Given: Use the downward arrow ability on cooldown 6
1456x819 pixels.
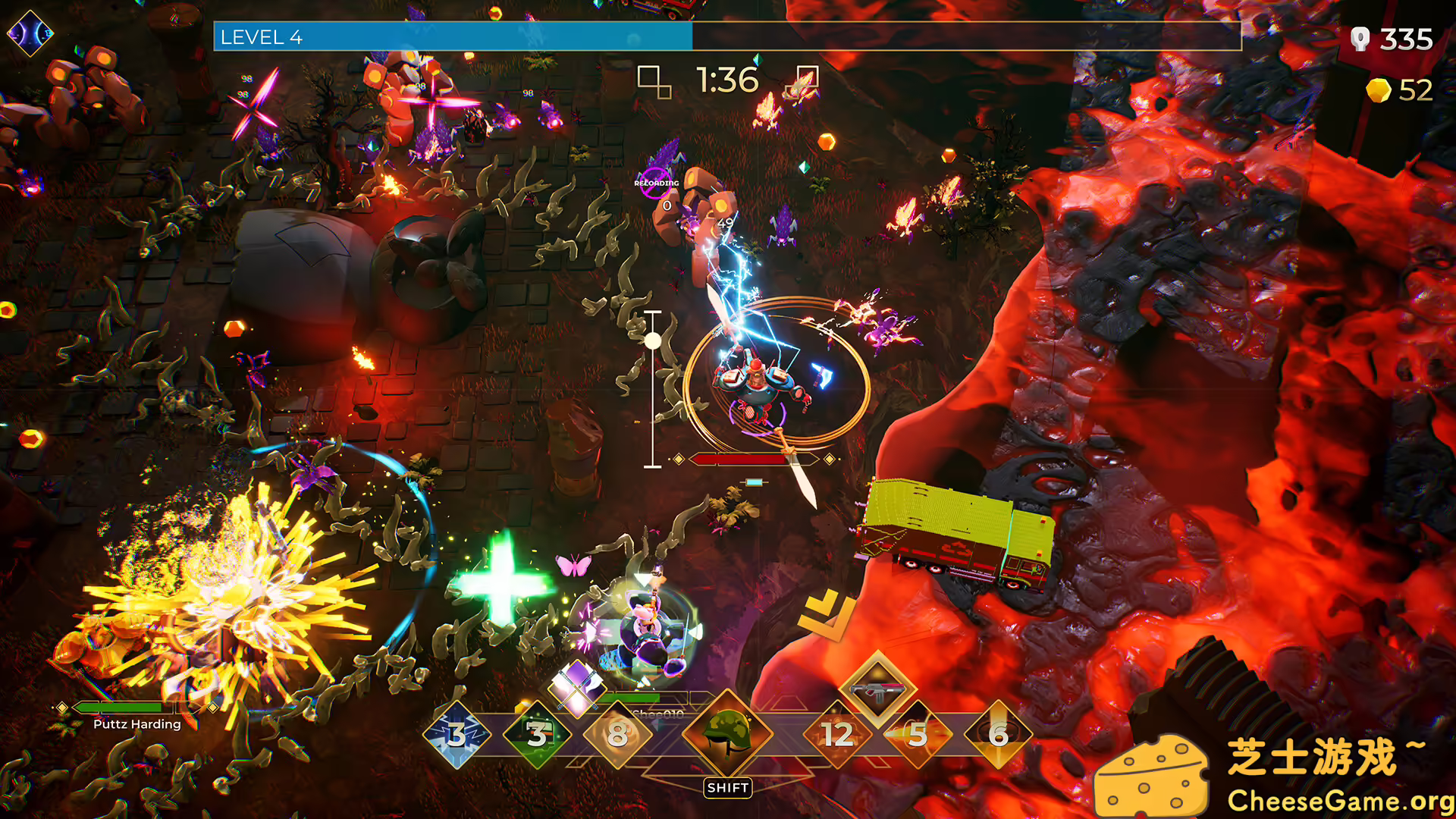Looking at the screenshot, I should [x=999, y=734].
